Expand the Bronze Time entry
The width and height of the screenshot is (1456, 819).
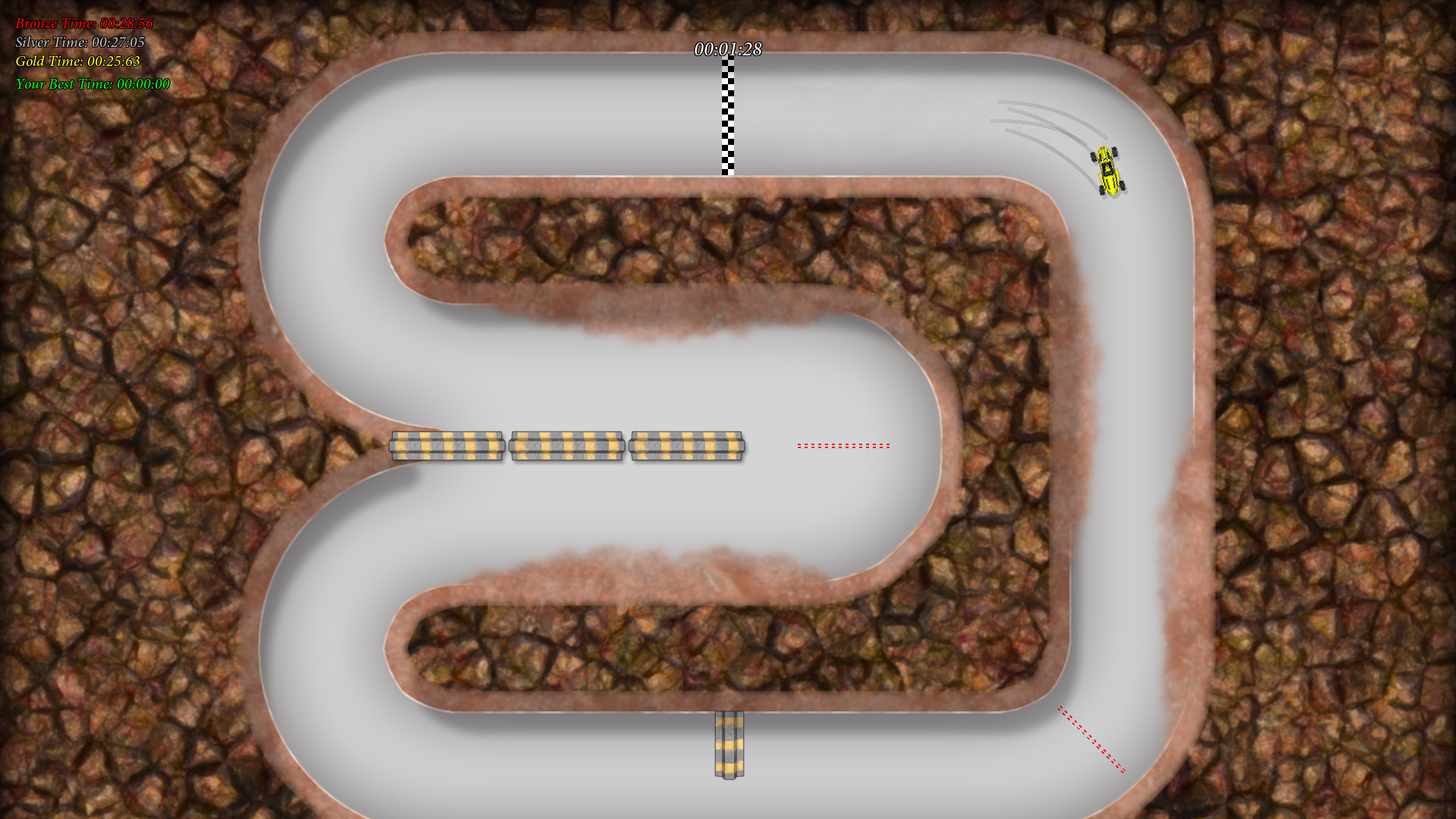[83, 24]
